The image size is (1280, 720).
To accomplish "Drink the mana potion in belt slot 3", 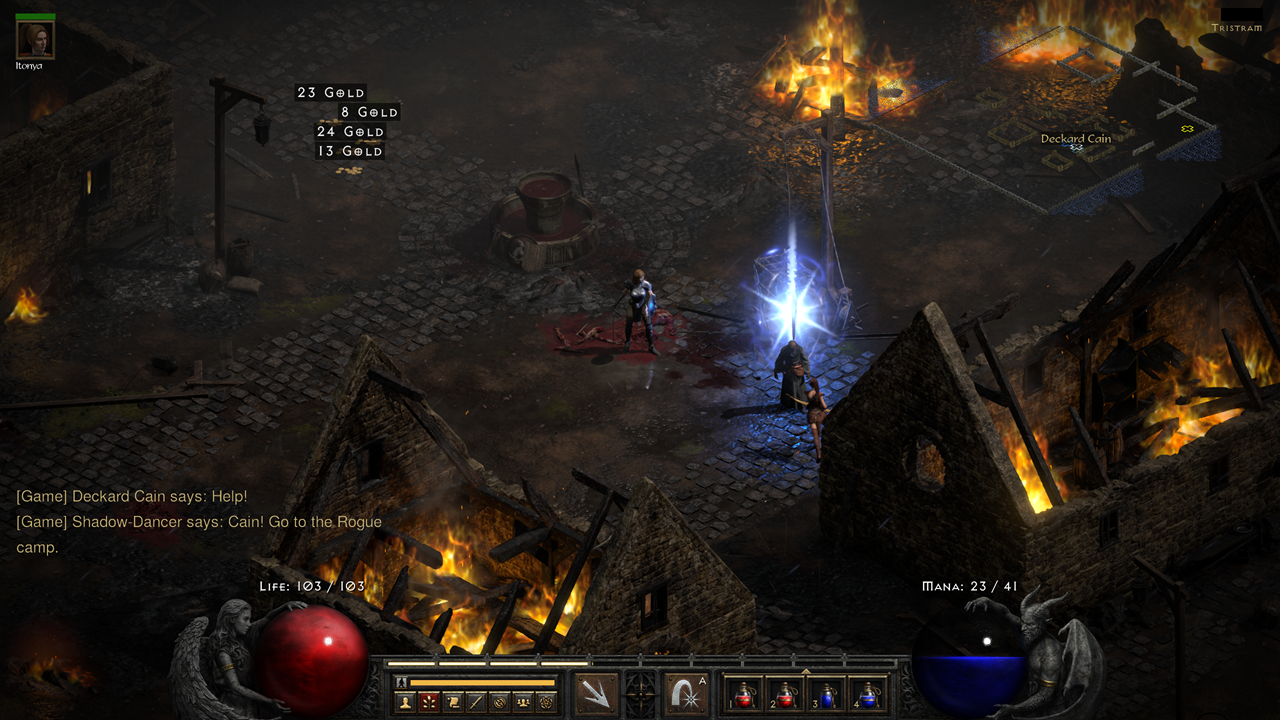I will coord(826,694).
